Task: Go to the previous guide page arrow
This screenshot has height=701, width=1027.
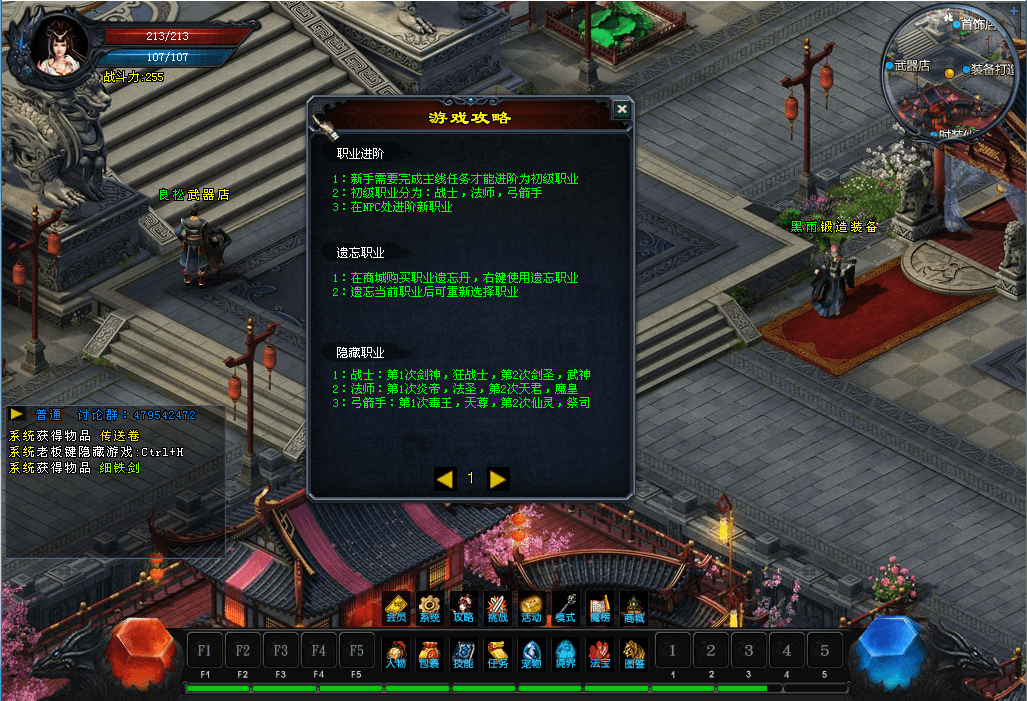Action: [445, 479]
